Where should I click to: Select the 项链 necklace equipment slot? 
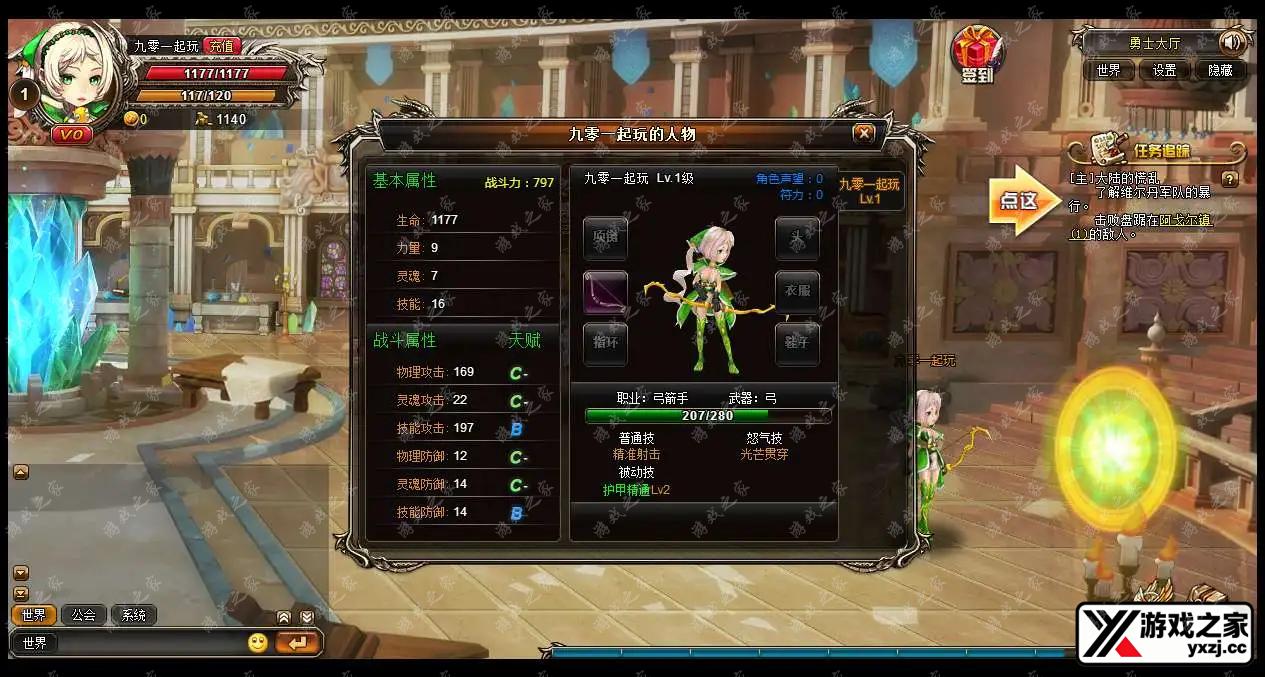605,238
